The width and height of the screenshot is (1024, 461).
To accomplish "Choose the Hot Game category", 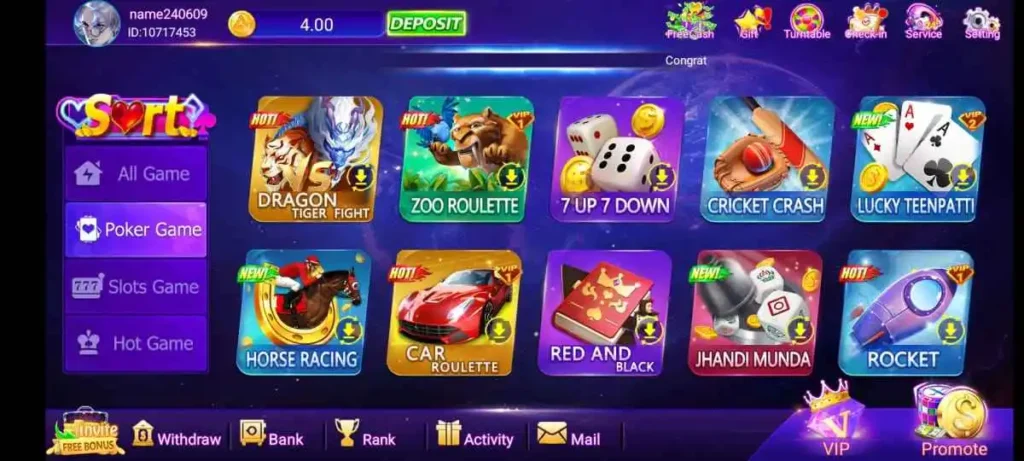I will click(136, 343).
